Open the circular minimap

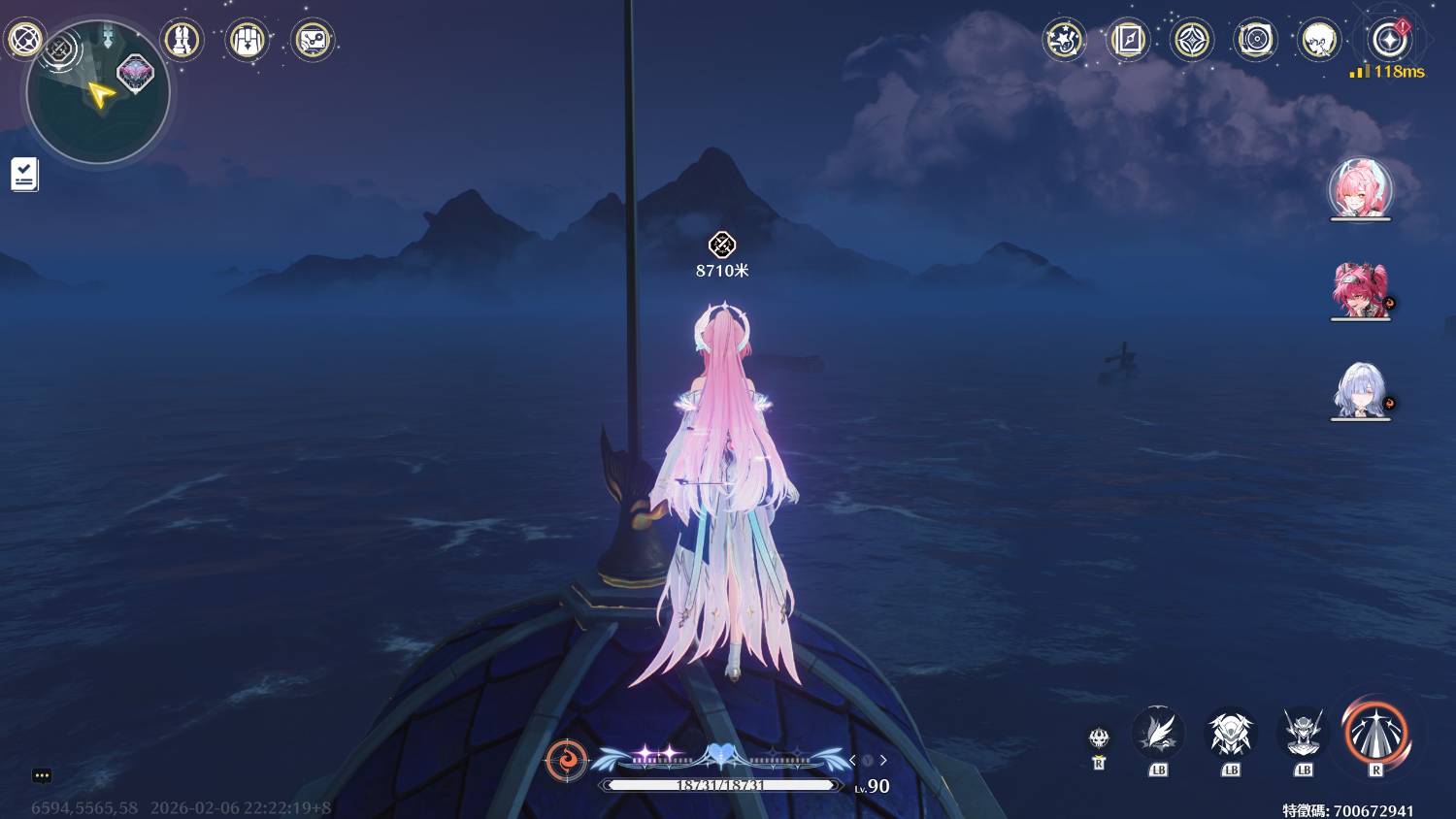[97, 94]
